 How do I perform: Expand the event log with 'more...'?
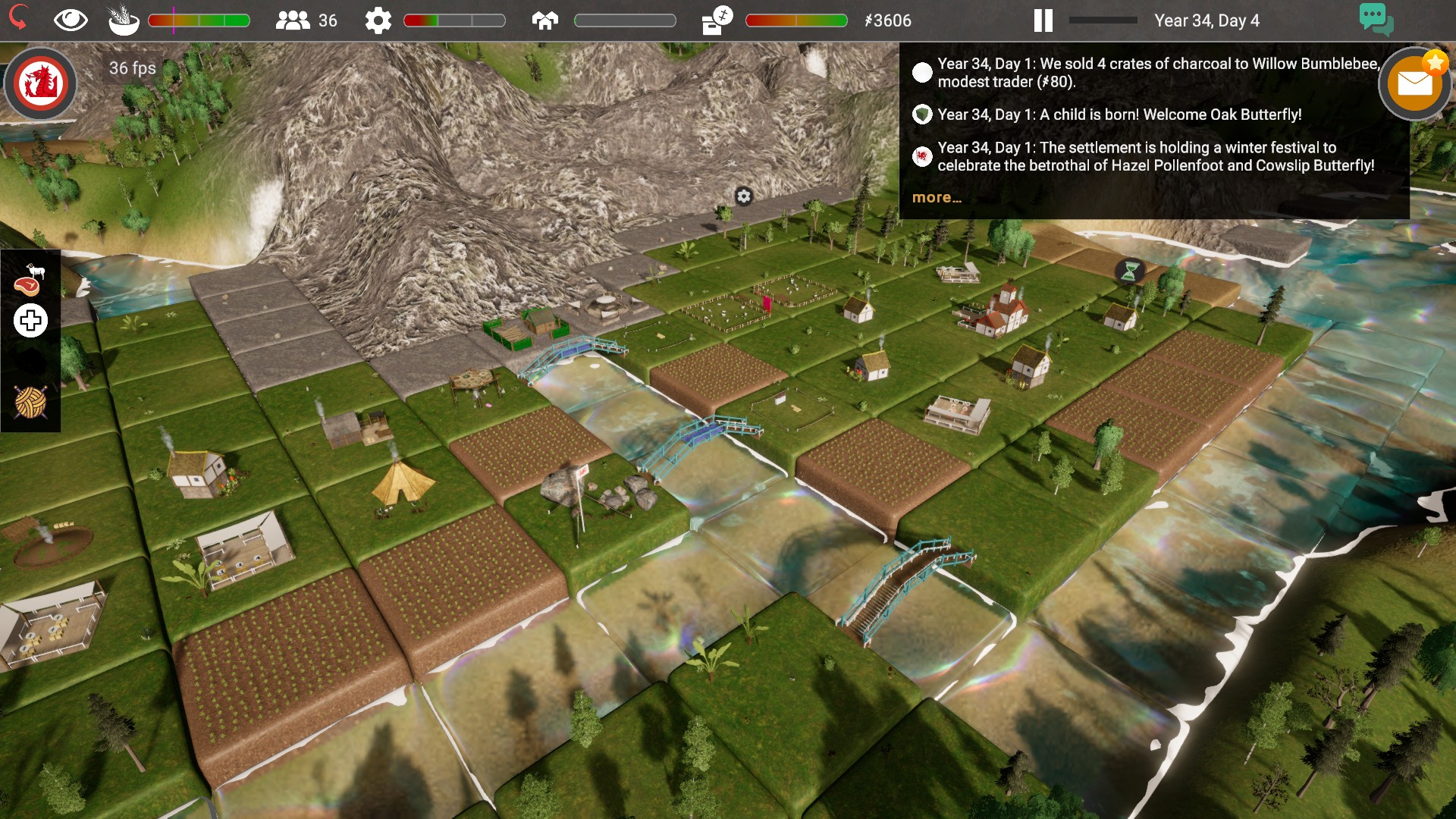937,198
